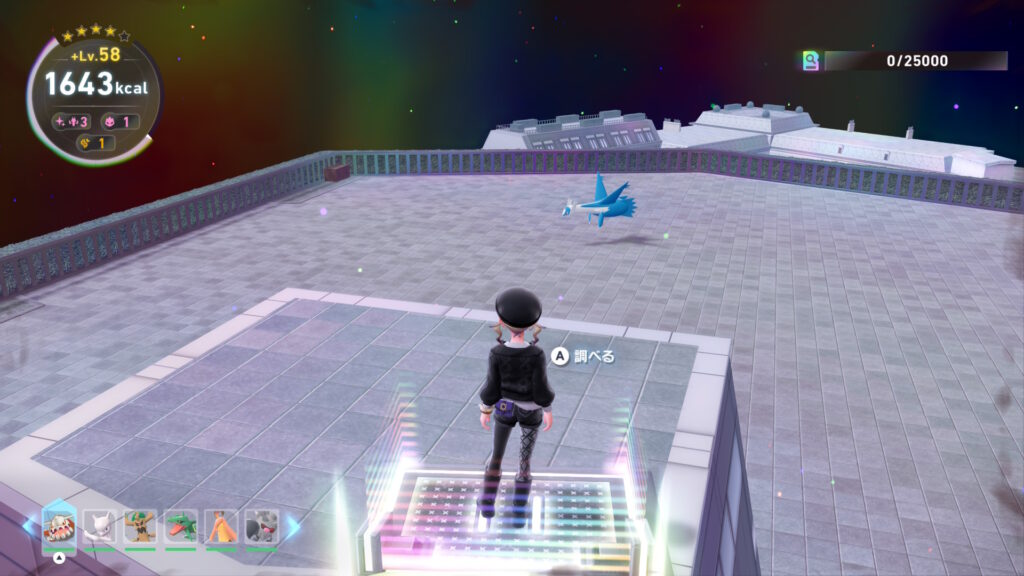Select the Trevenant party slot
Screen dimensions: 1024x576
(x=140, y=526)
